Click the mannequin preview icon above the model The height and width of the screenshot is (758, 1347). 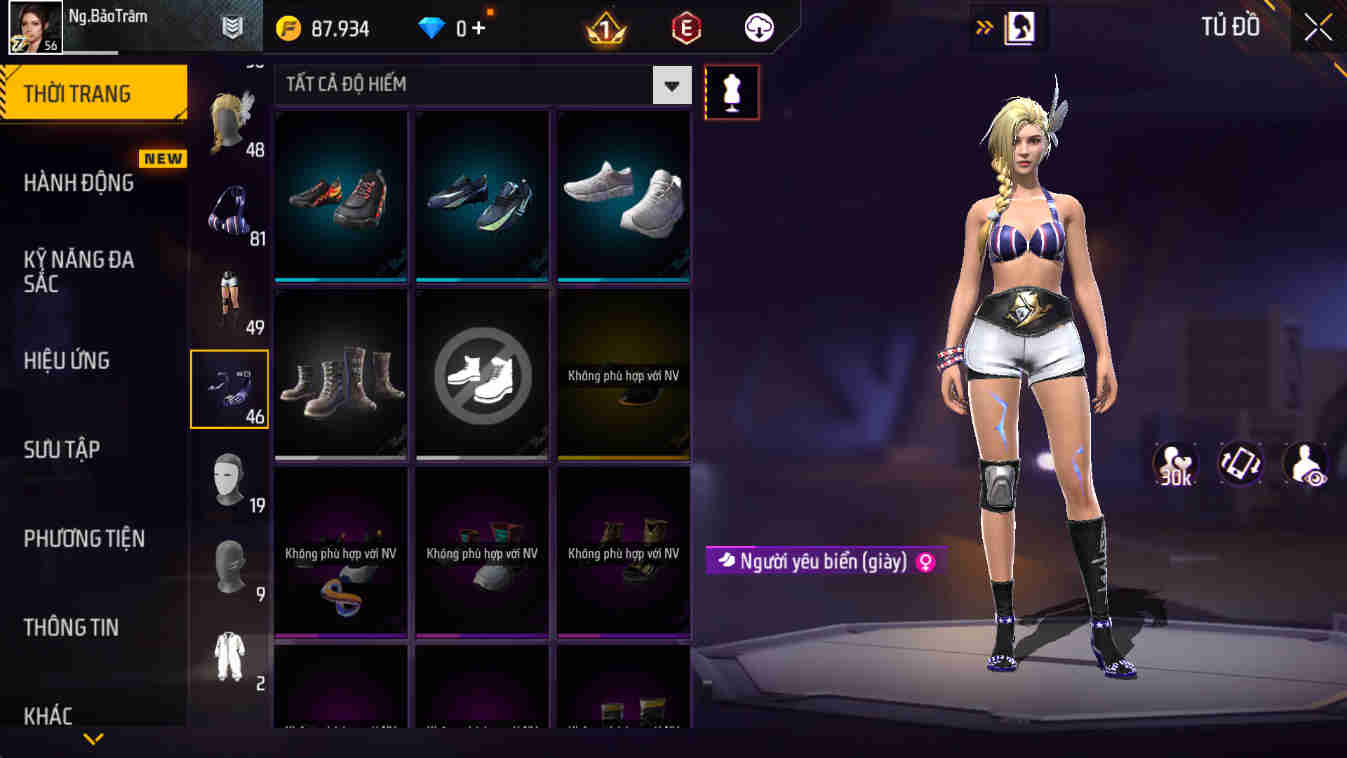coord(731,91)
